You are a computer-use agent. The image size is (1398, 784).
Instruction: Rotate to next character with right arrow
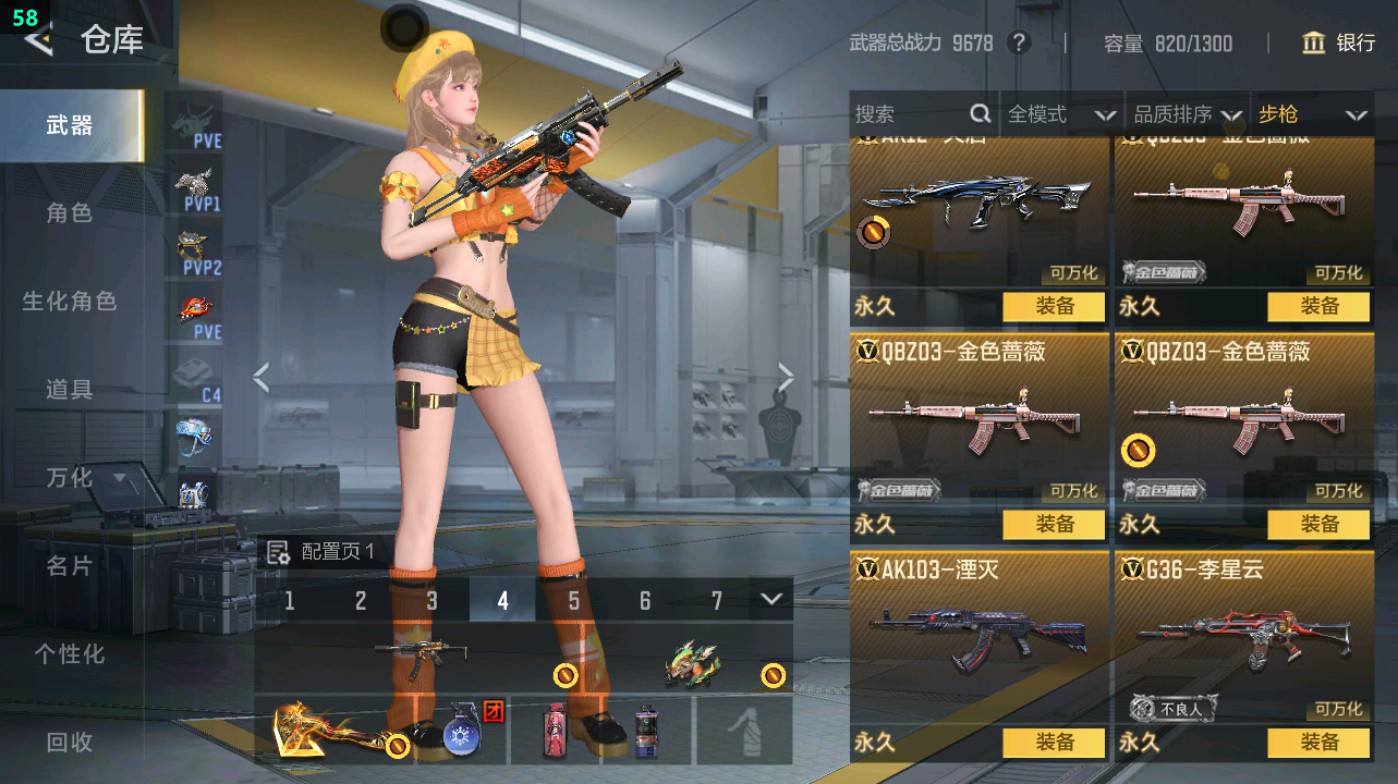[x=786, y=378]
